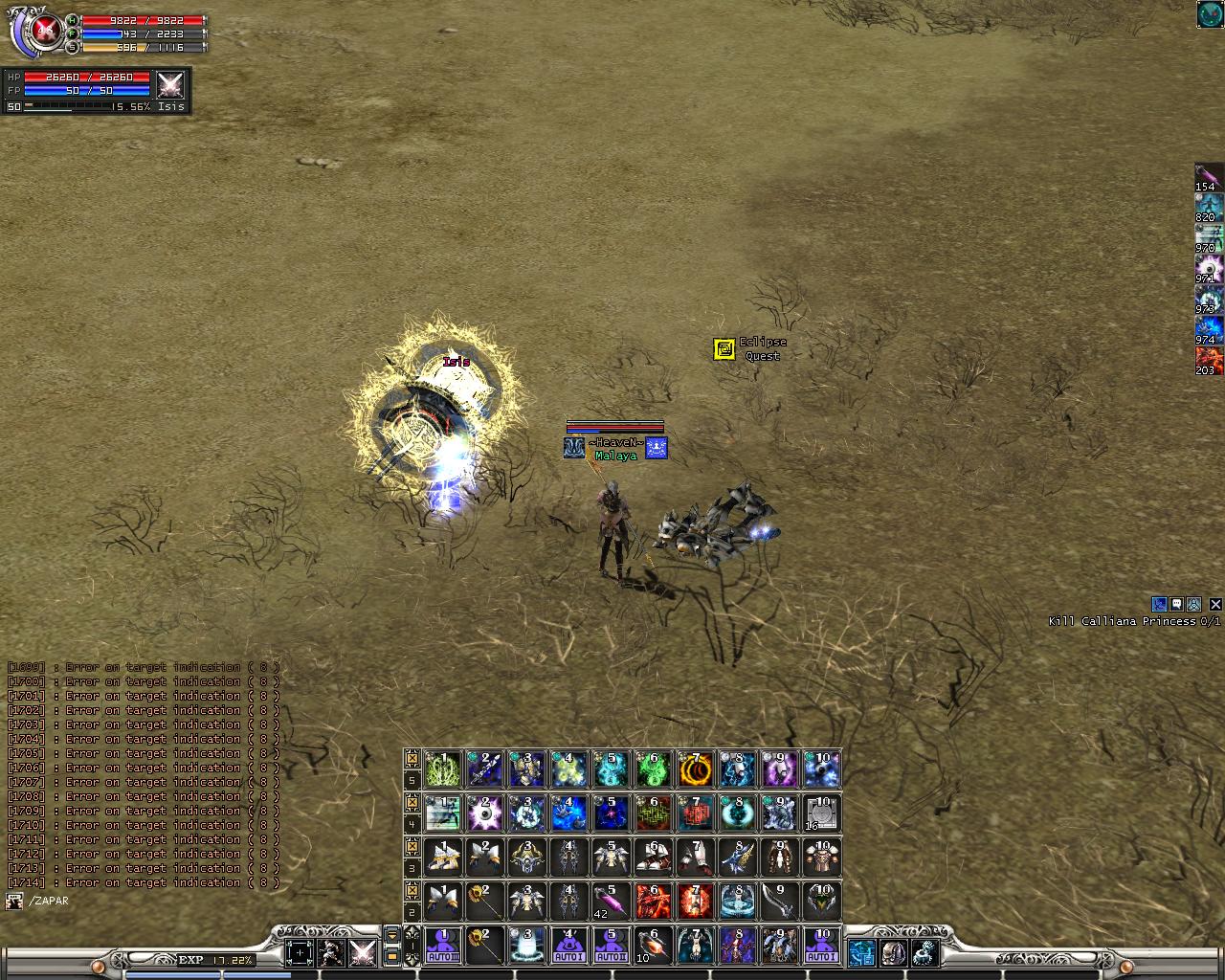Activate the green maze pattern skill
Screen dimensions: 1225x980
pyautogui.click(x=654, y=813)
